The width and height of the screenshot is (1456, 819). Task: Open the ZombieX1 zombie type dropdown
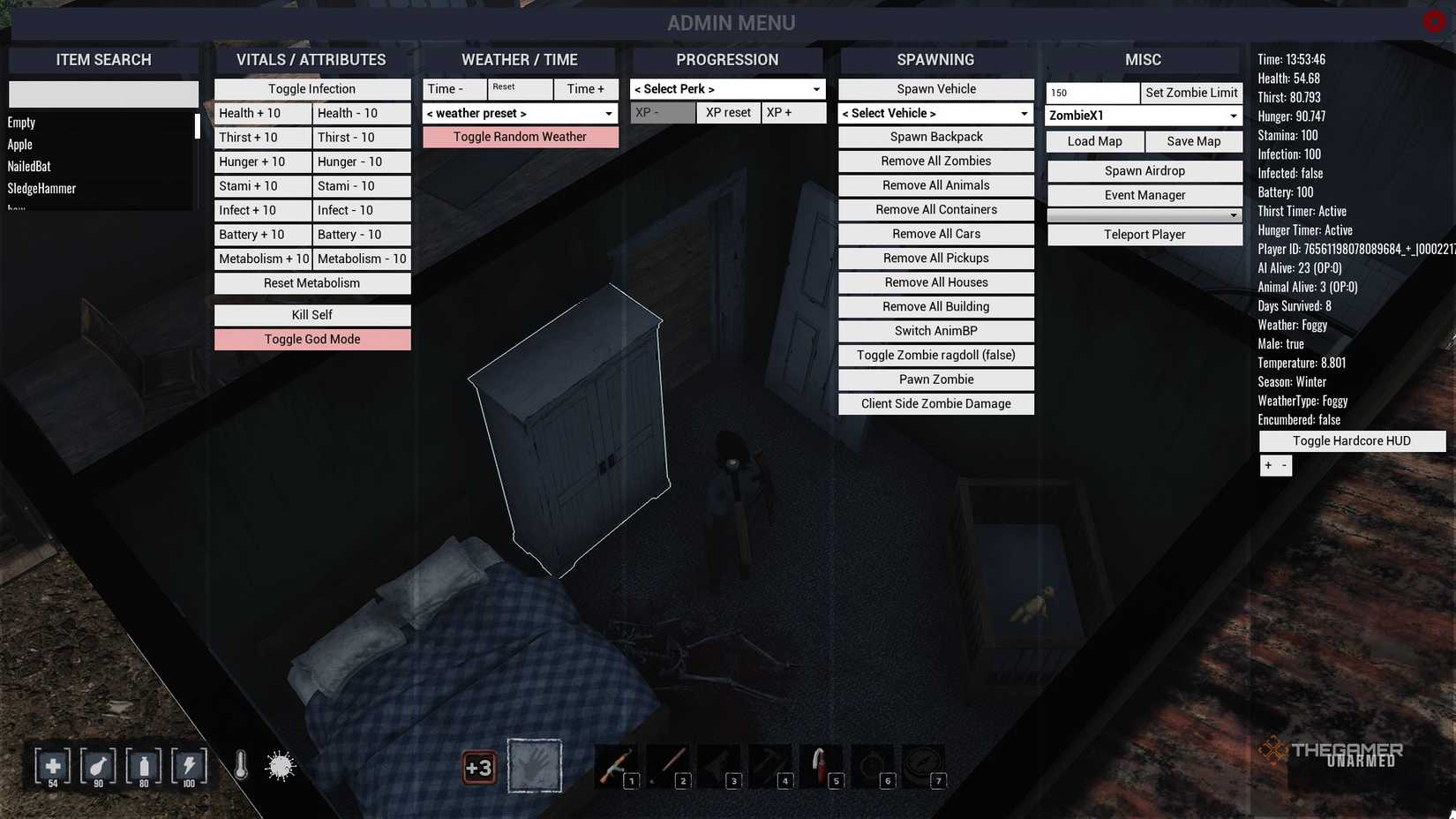pos(1144,115)
